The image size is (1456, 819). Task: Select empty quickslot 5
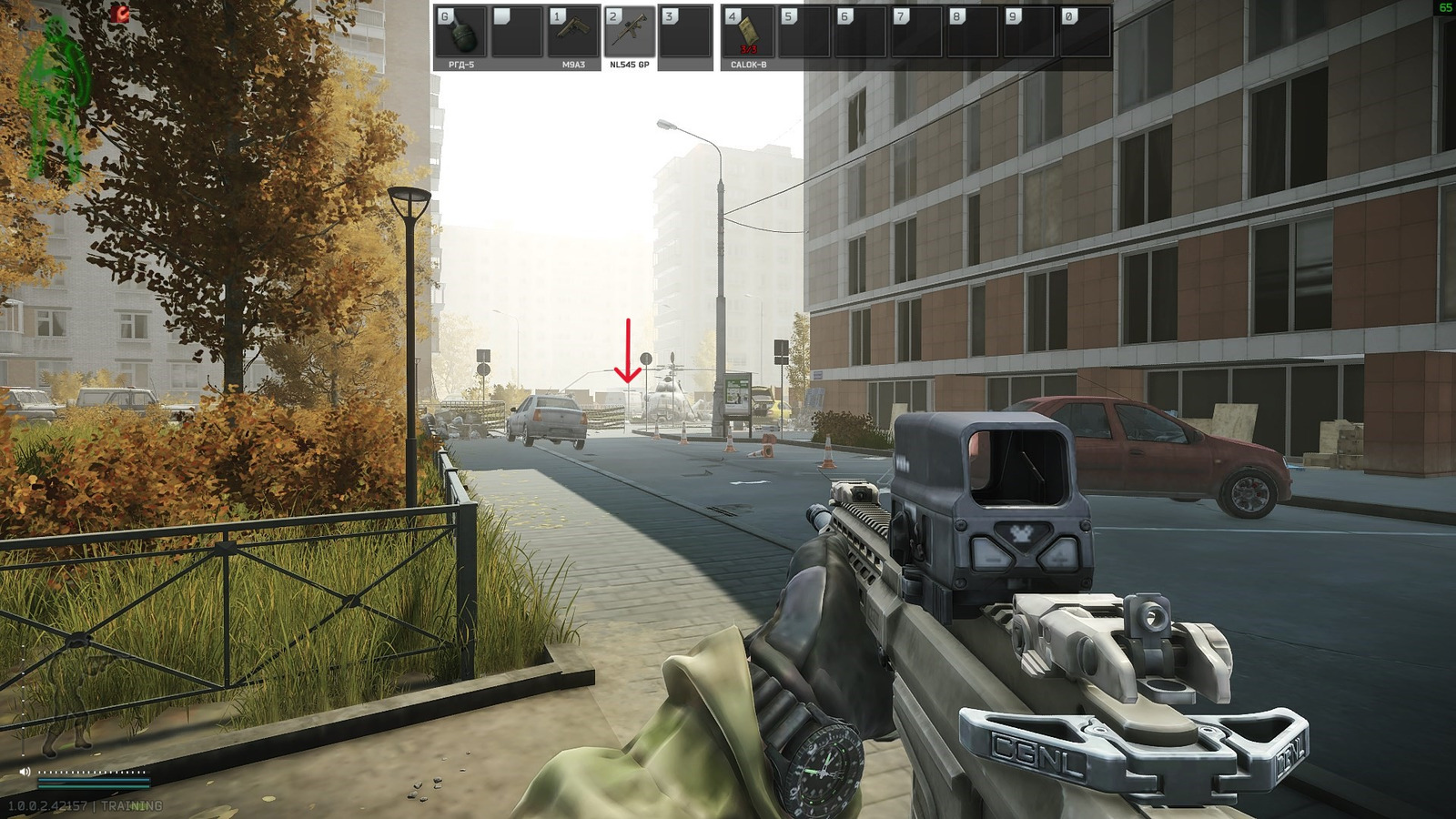pos(804,32)
